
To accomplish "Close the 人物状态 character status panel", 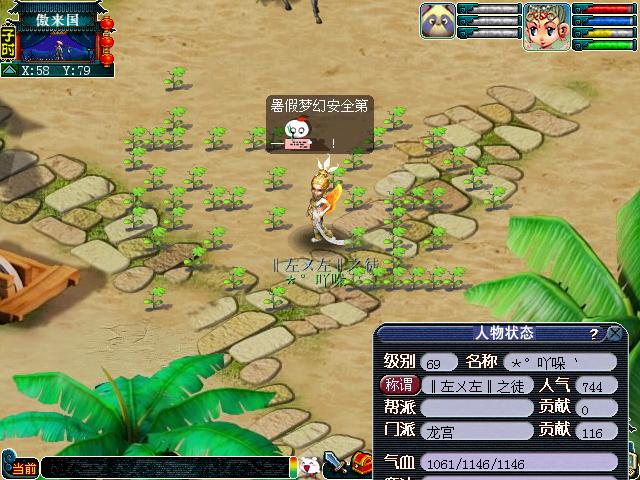I will 616,334.
